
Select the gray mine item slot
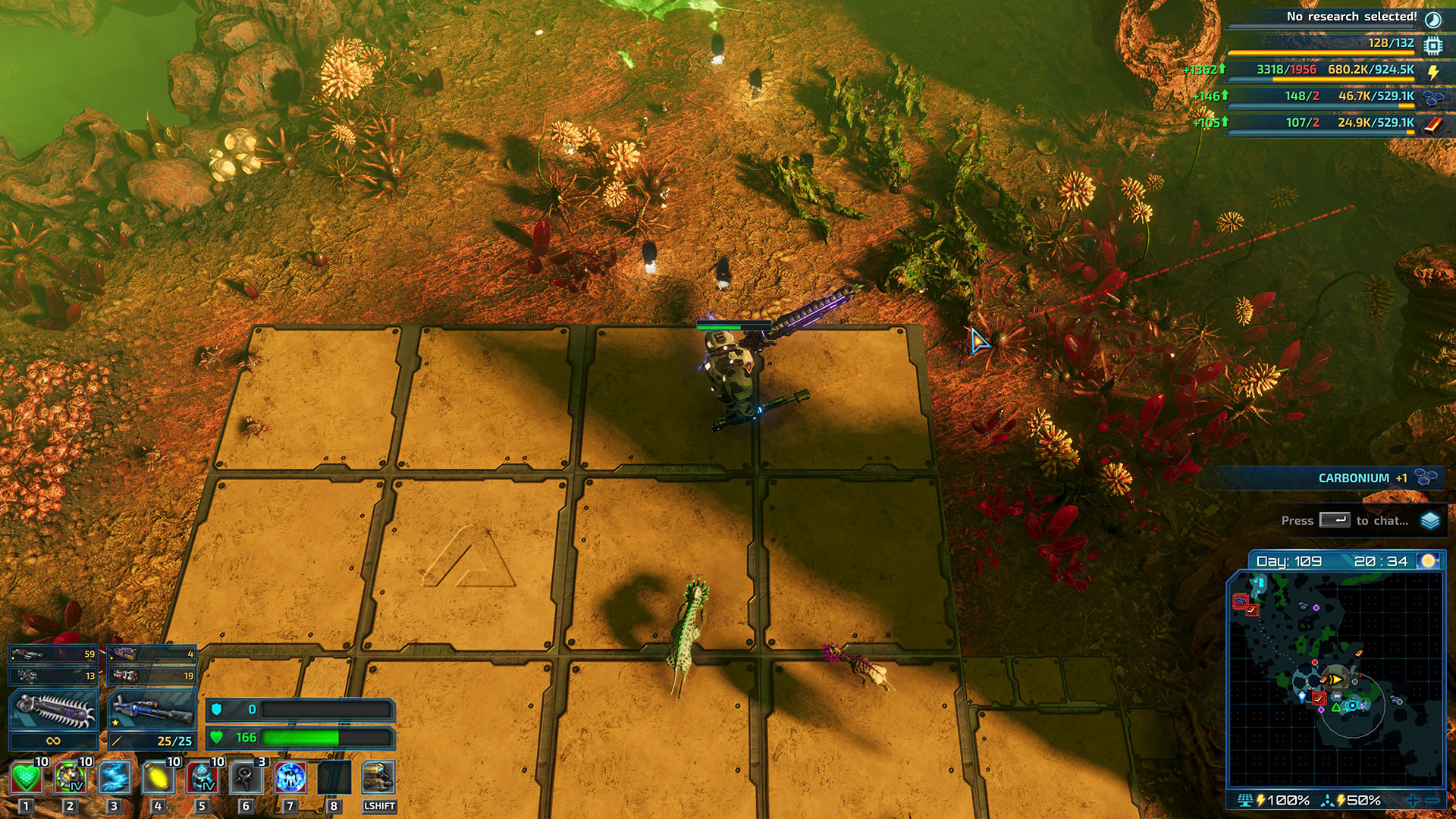[x=246, y=777]
